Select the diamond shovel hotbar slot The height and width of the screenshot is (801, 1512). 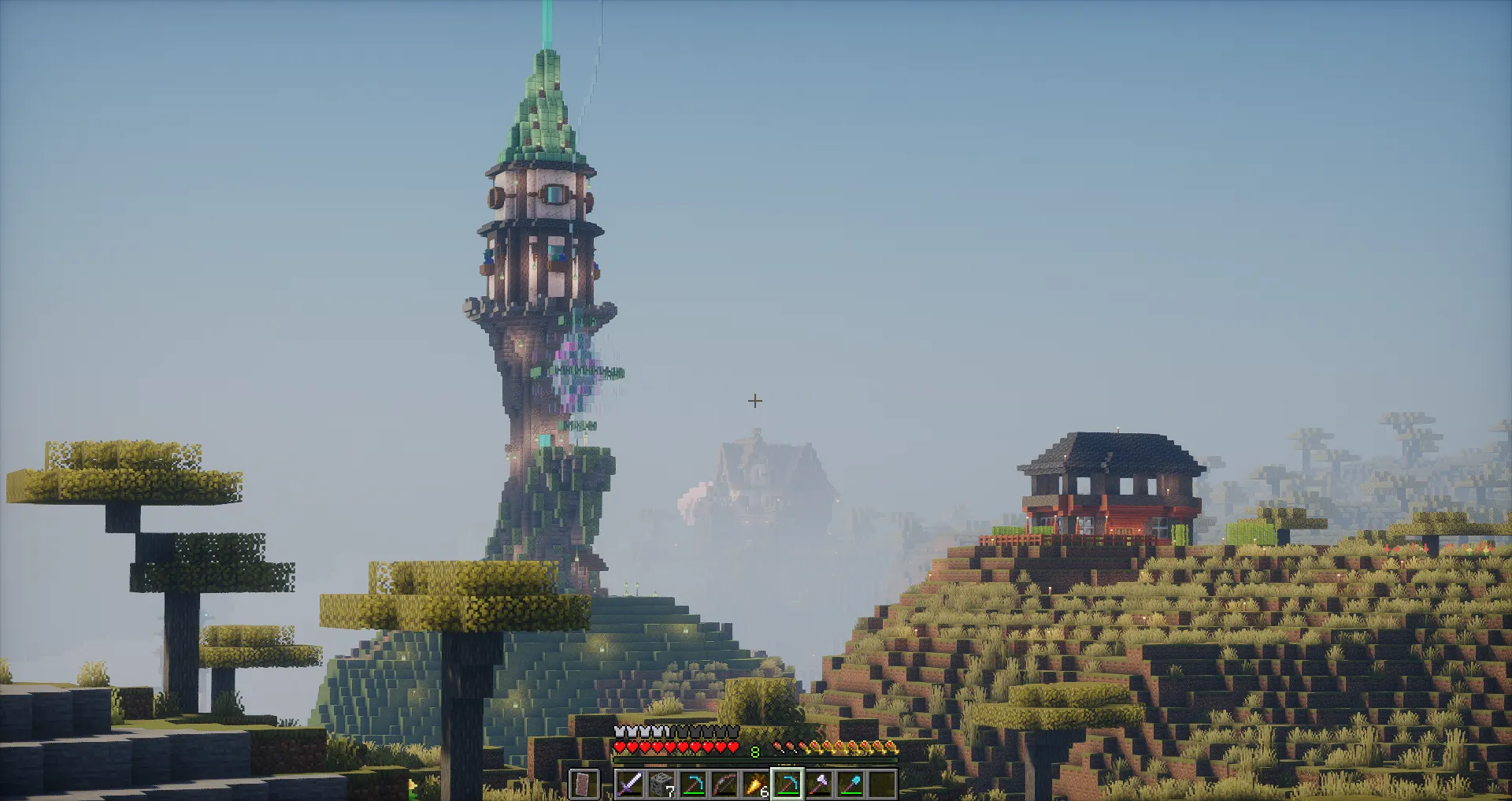[x=850, y=784]
